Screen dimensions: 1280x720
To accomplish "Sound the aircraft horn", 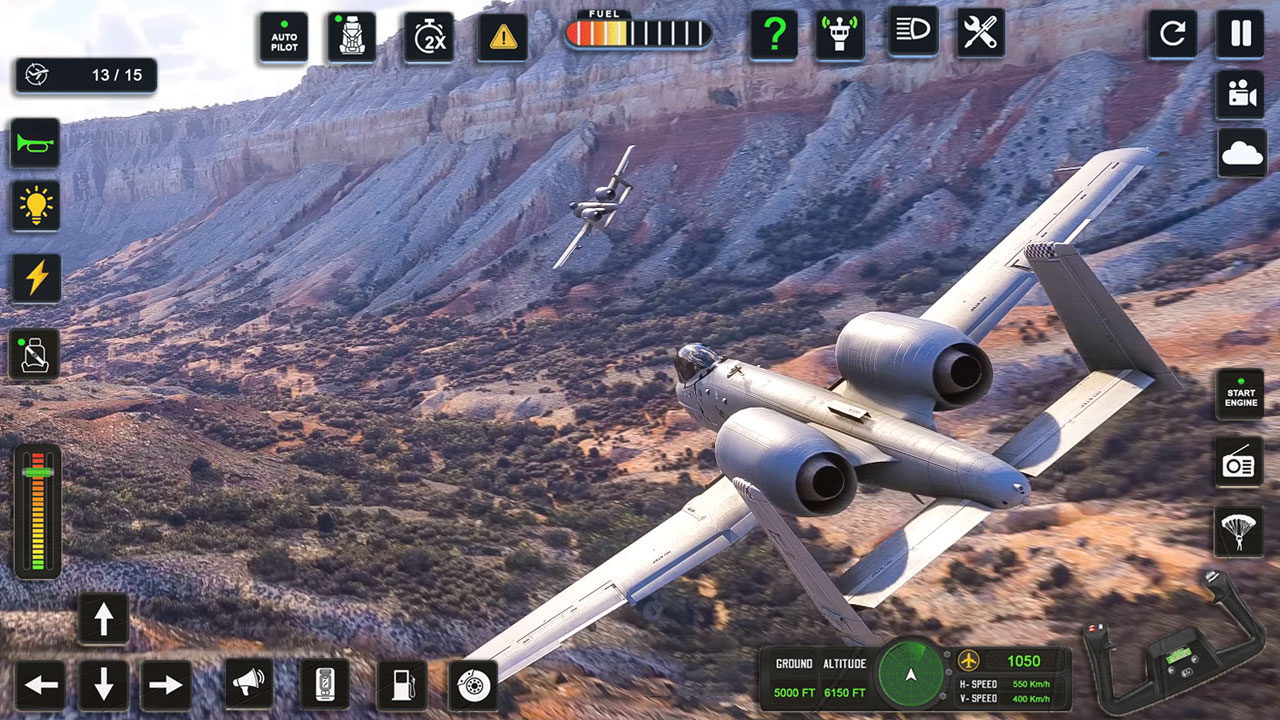I will pos(35,143).
